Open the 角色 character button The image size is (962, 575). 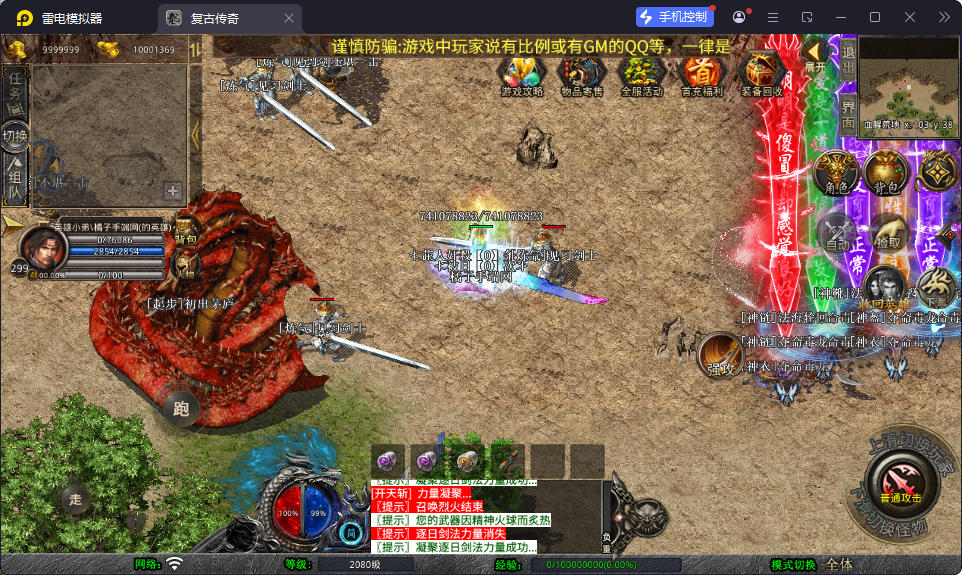(836, 173)
